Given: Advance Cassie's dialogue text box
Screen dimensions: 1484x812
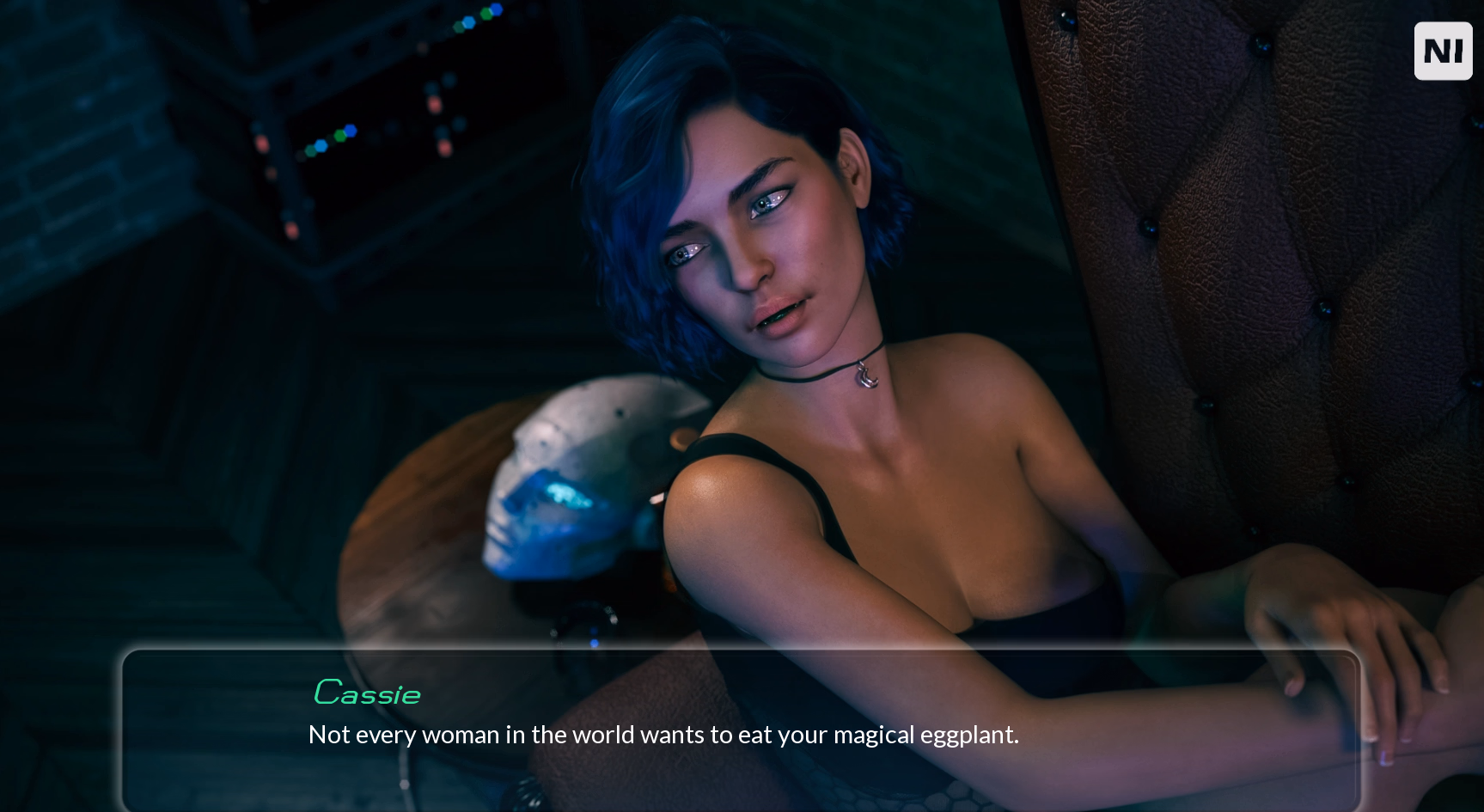Looking at the screenshot, I should (x=741, y=730).
